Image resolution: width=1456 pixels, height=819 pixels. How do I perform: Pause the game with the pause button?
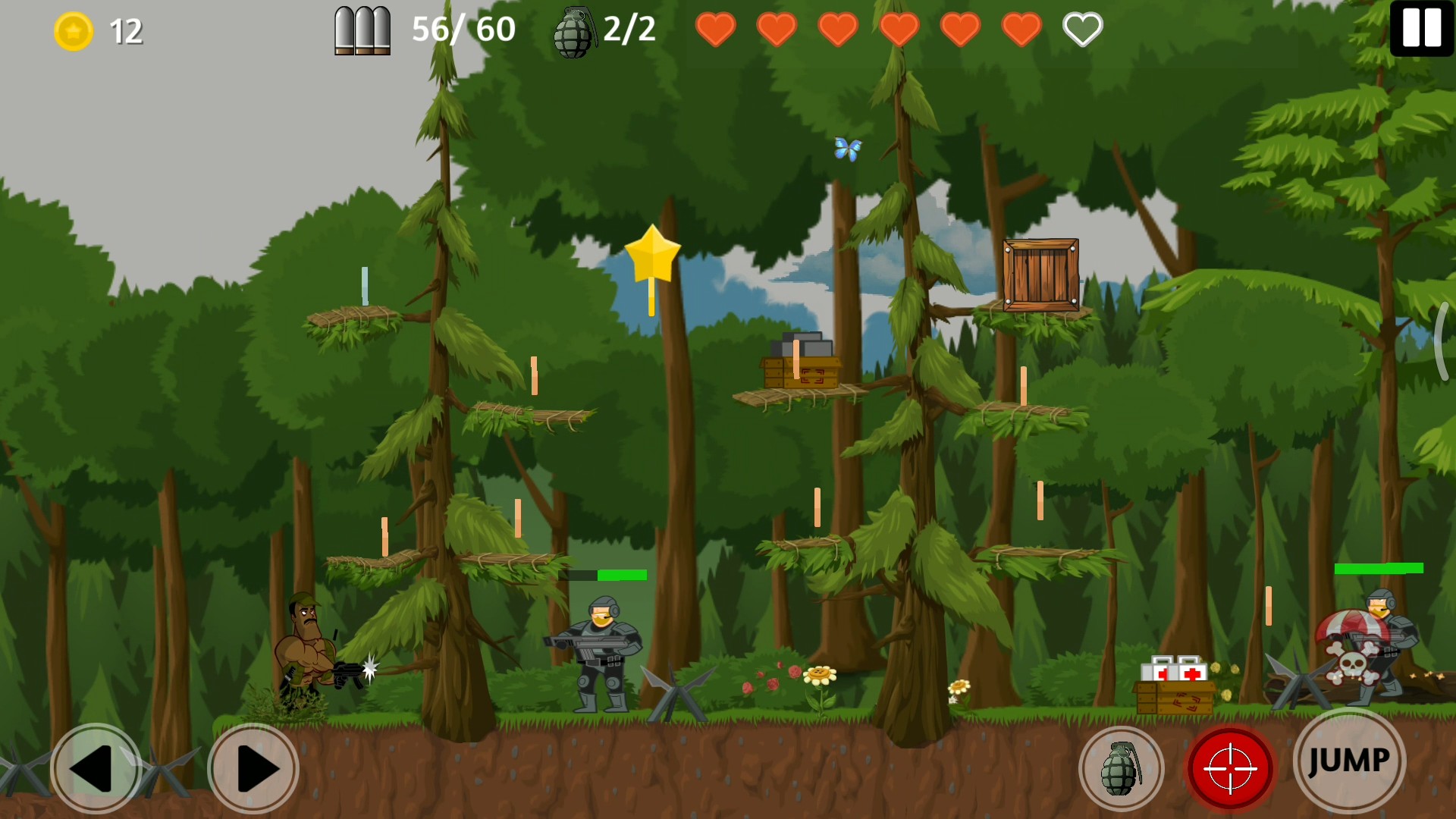point(1421,28)
